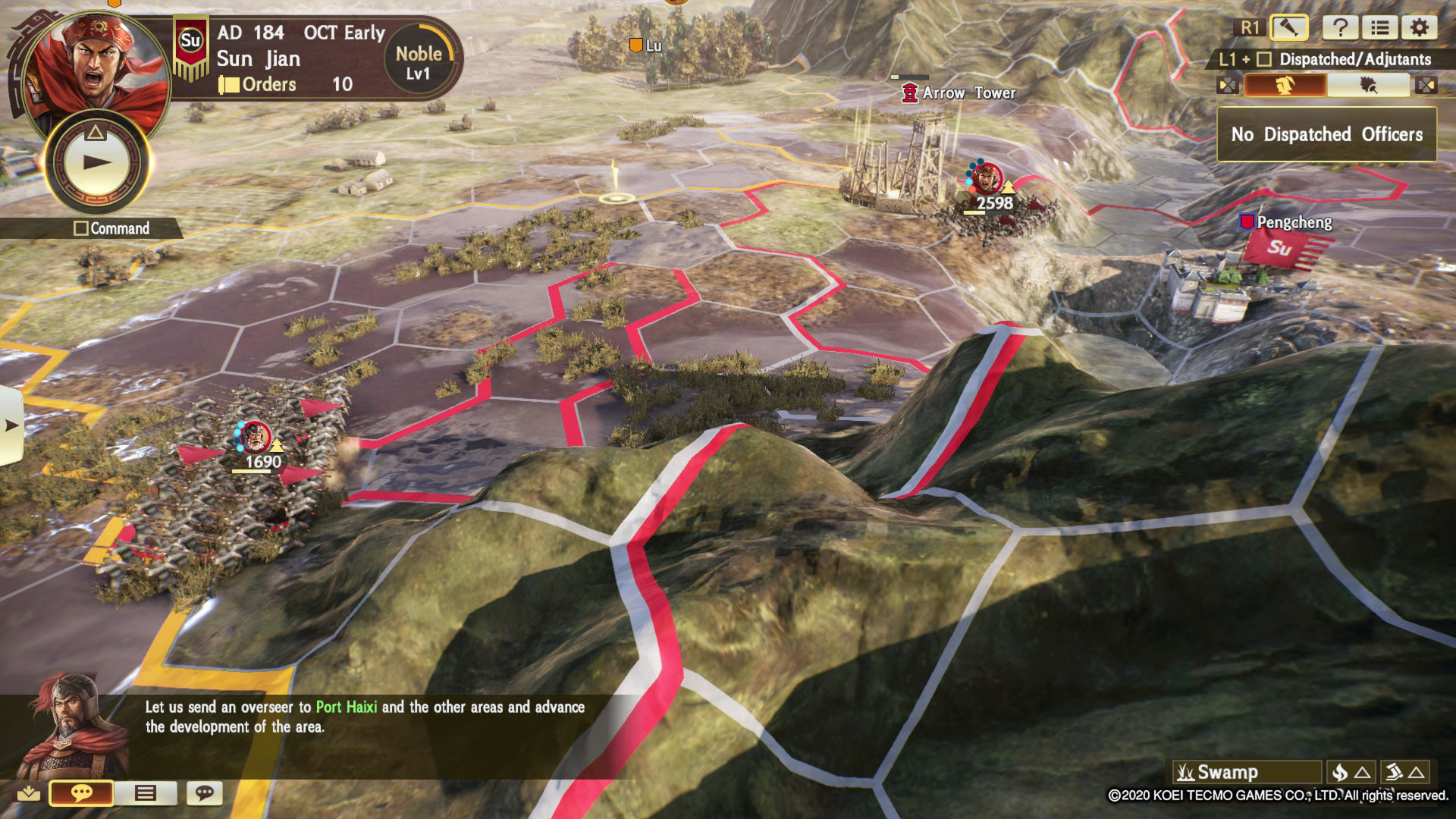This screenshot has width=1456, height=819.
Task: Collapse the advisor panel with the download-tray icon
Action: tap(29, 793)
